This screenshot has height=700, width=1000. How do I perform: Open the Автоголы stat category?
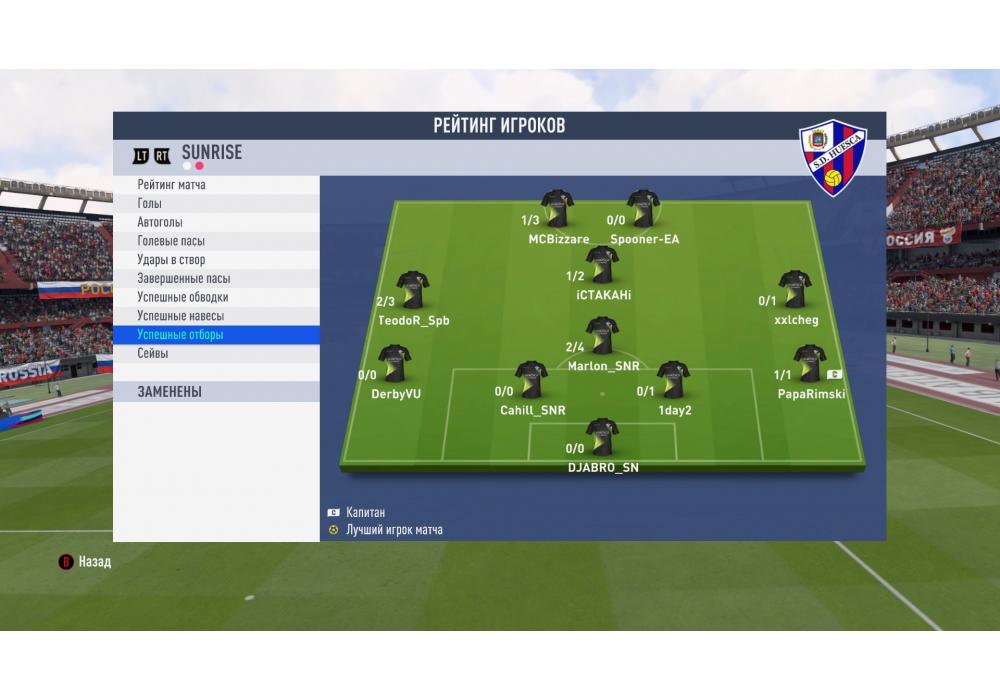216,222
